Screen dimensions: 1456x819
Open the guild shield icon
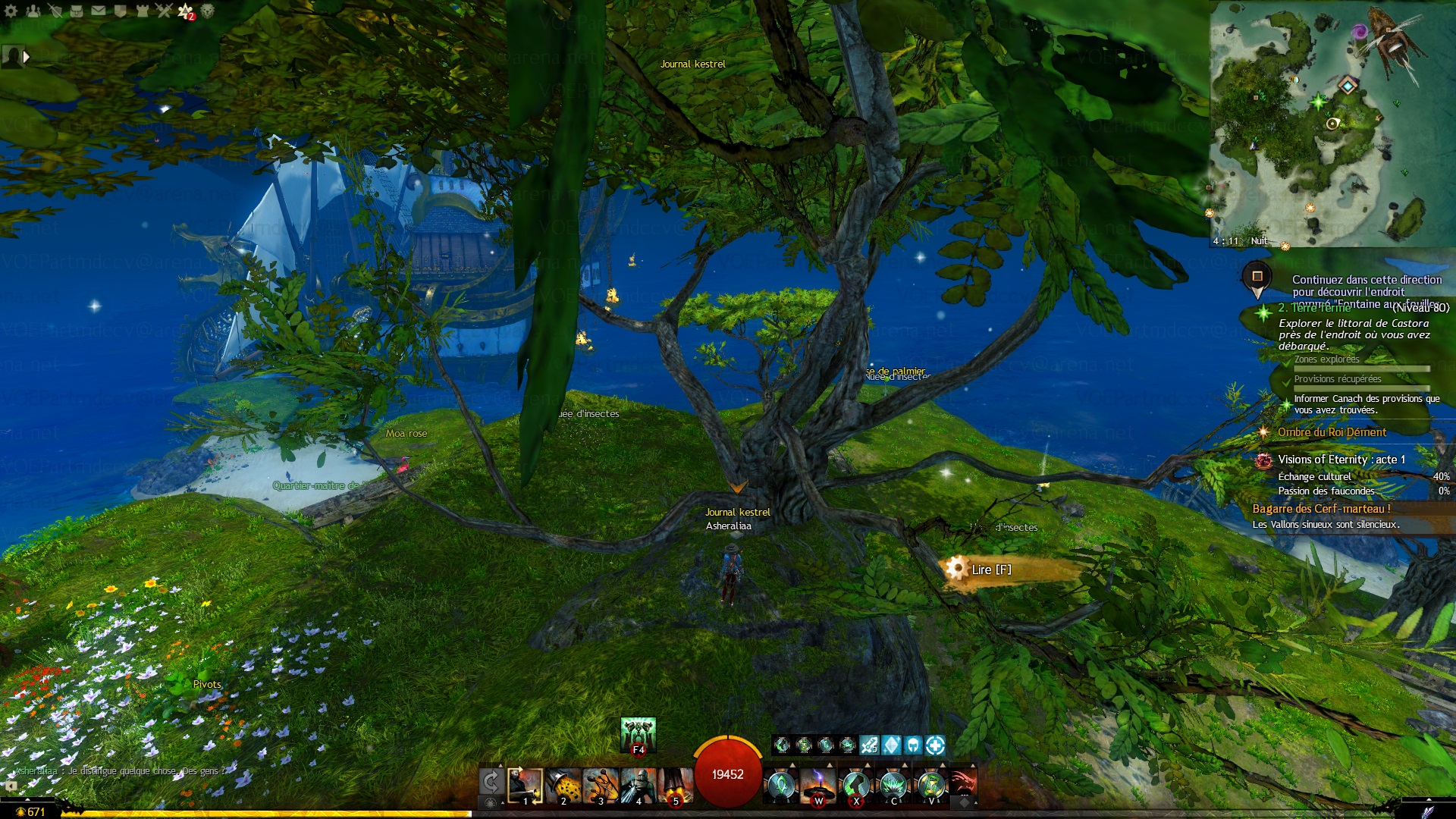tap(120, 11)
